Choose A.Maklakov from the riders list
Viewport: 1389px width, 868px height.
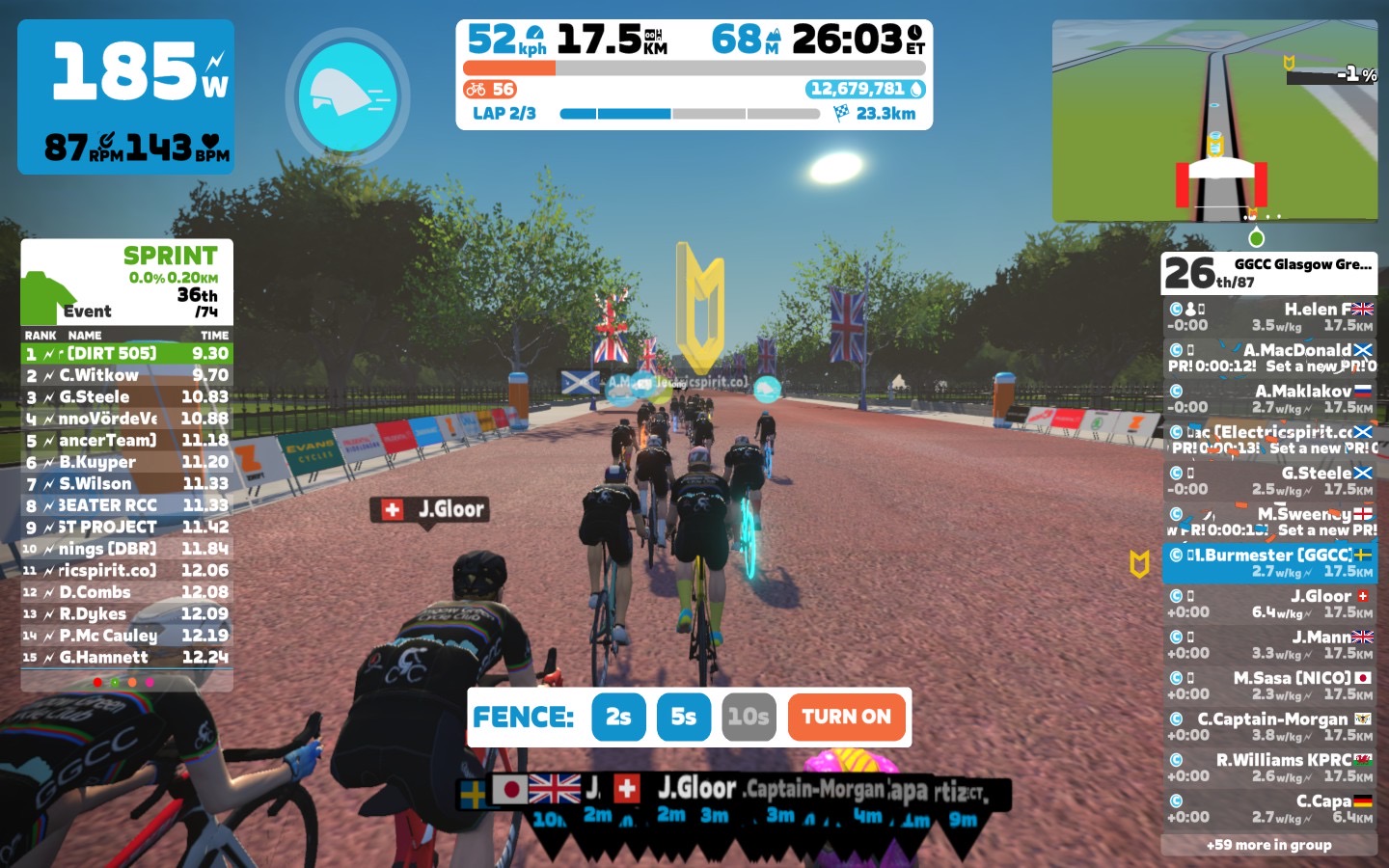pyautogui.click(x=1269, y=399)
